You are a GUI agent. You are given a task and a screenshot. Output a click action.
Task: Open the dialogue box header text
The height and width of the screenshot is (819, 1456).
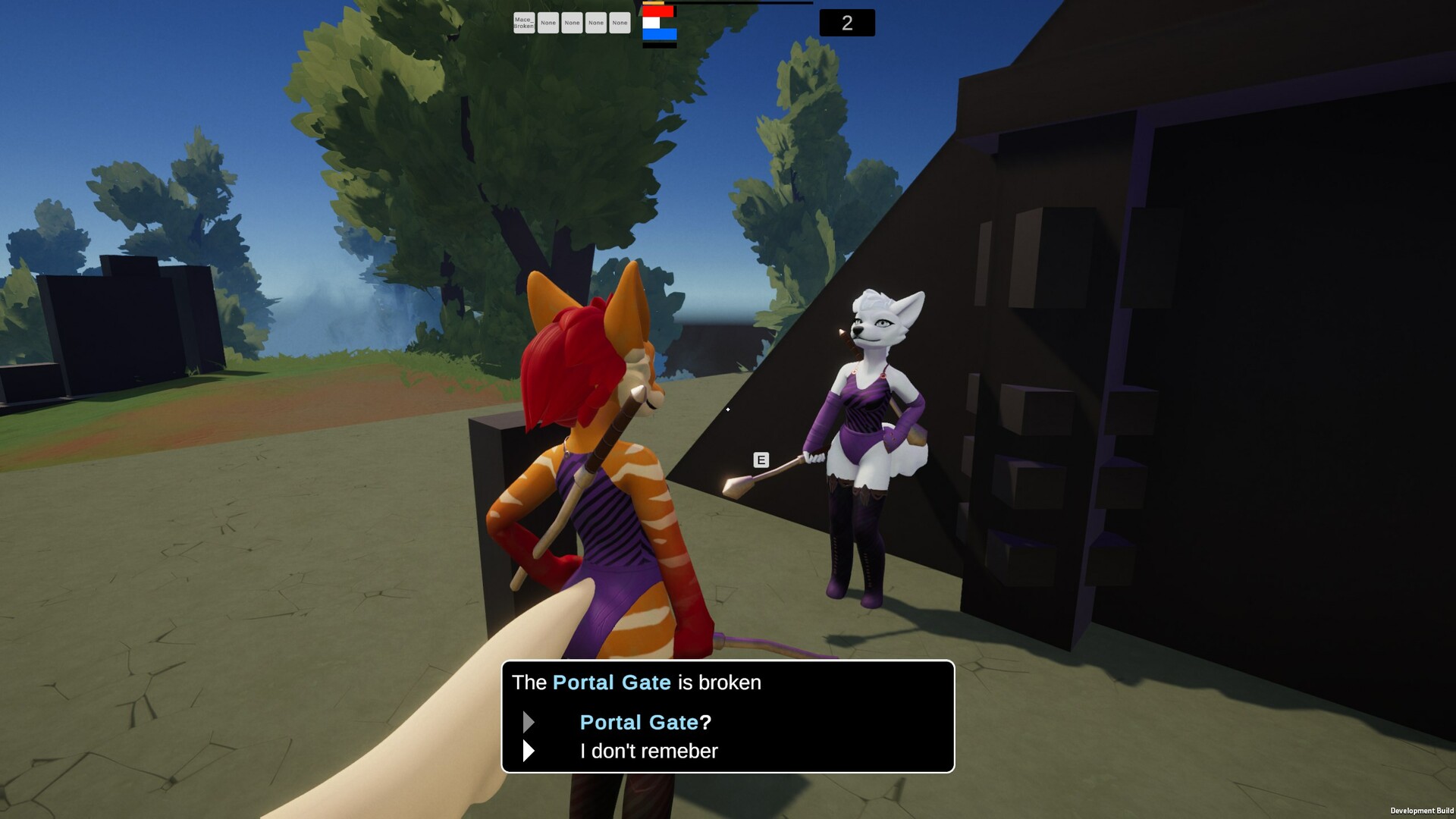[x=635, y=682]
